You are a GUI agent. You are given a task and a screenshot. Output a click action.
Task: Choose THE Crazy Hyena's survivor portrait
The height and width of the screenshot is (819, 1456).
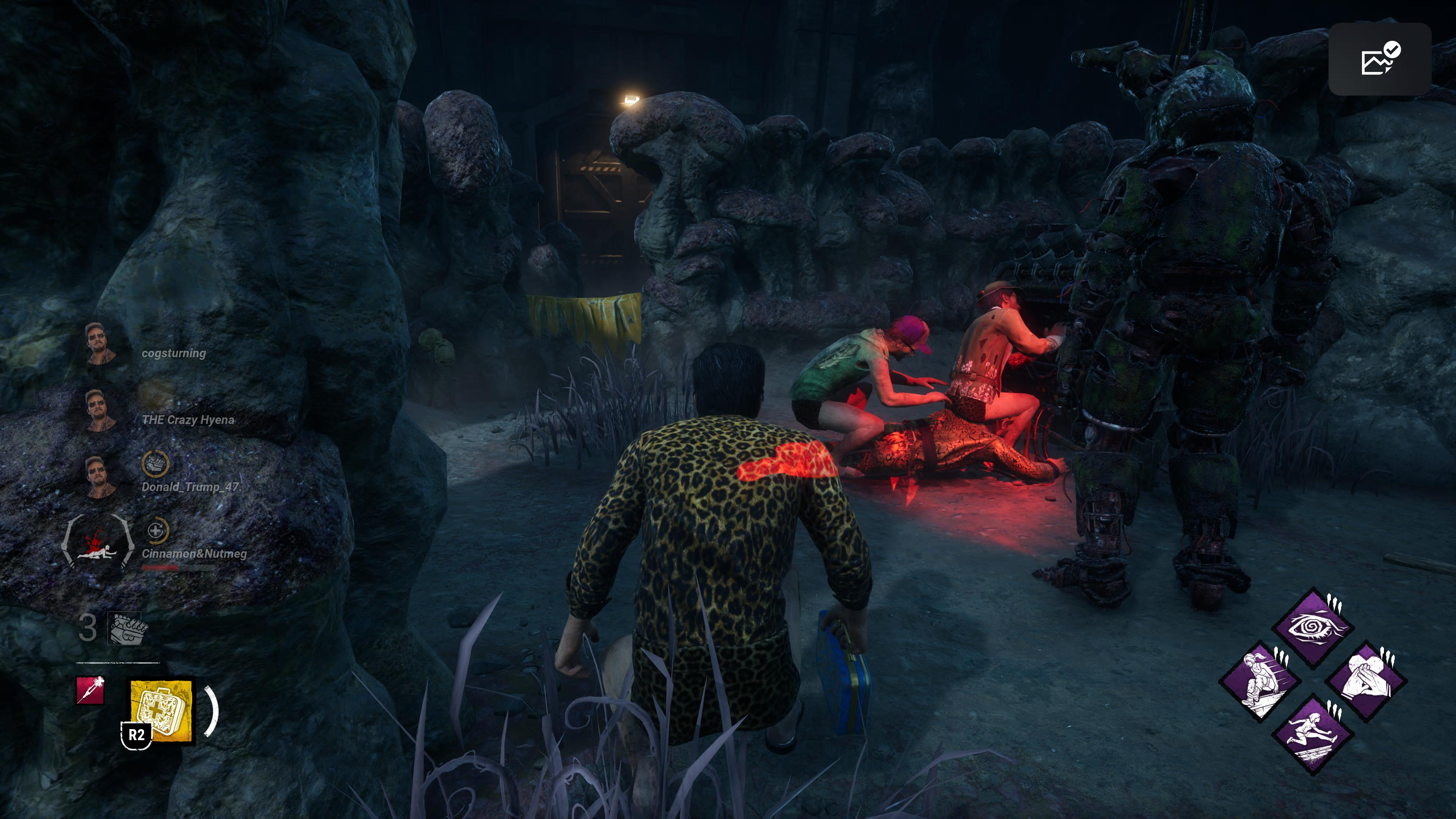coord(100,410)
